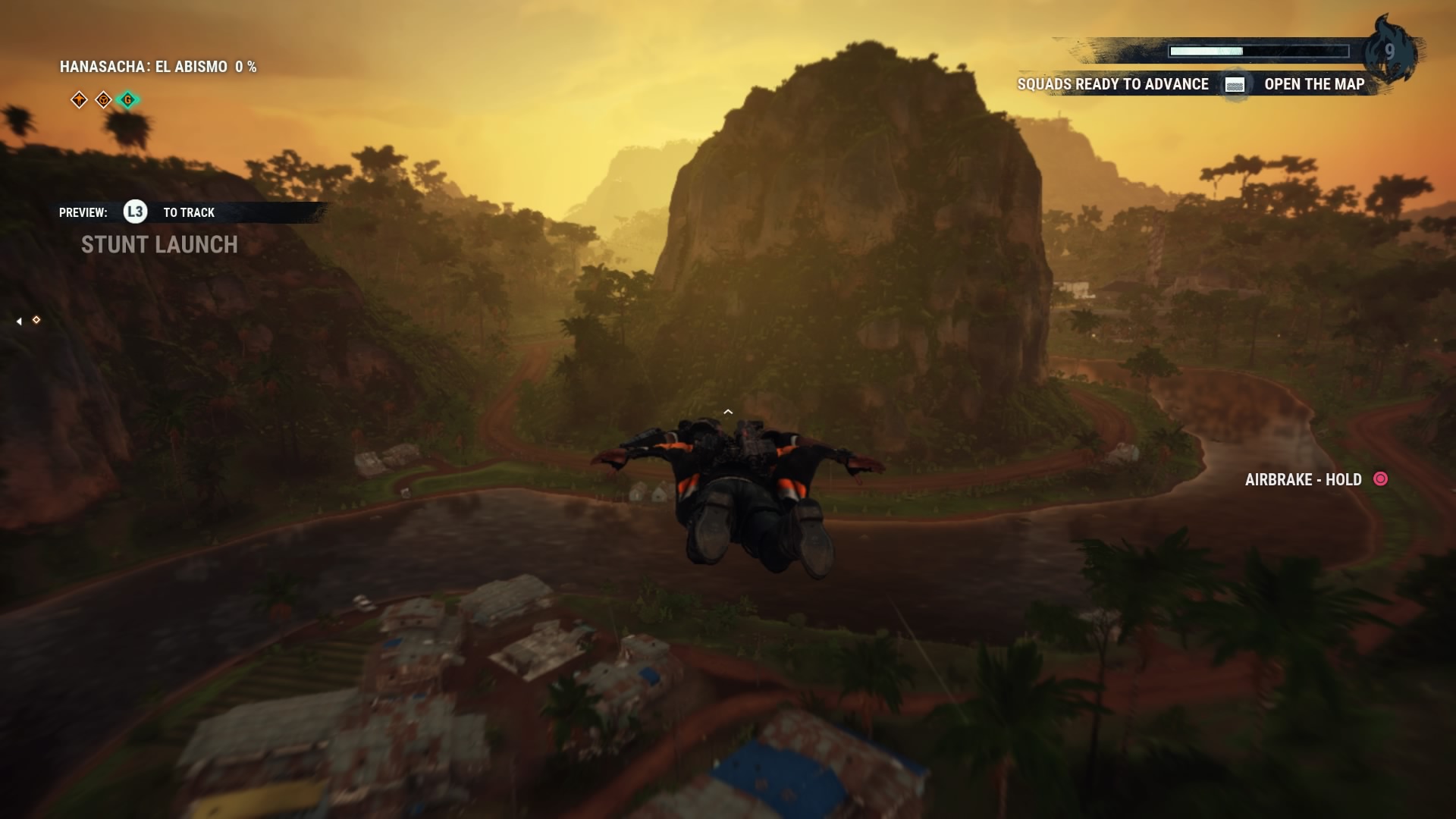1456x819 pixels.
Task: Click the Open the Map label
Action: point(1313,84)
